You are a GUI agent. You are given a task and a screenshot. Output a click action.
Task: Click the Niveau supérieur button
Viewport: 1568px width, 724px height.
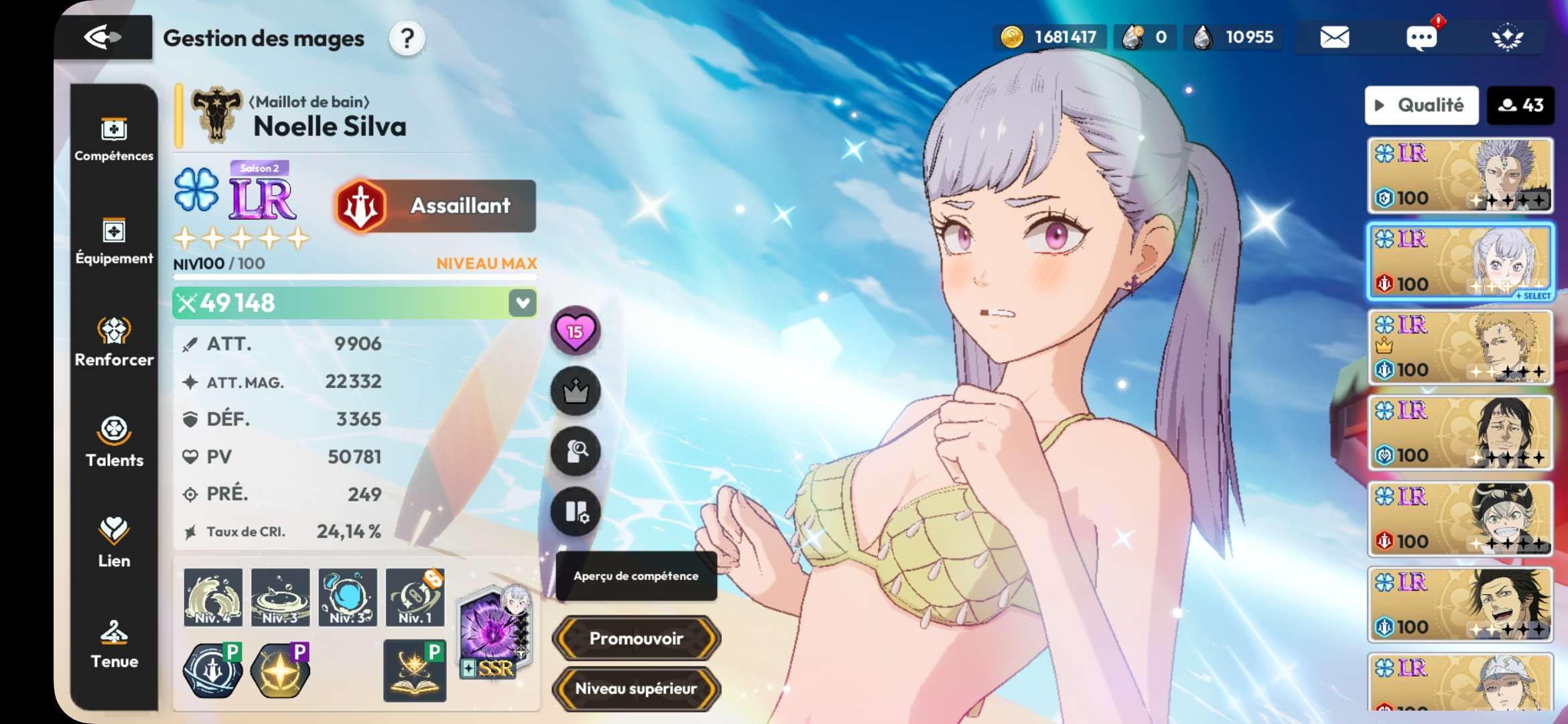(x=636, y=688)
